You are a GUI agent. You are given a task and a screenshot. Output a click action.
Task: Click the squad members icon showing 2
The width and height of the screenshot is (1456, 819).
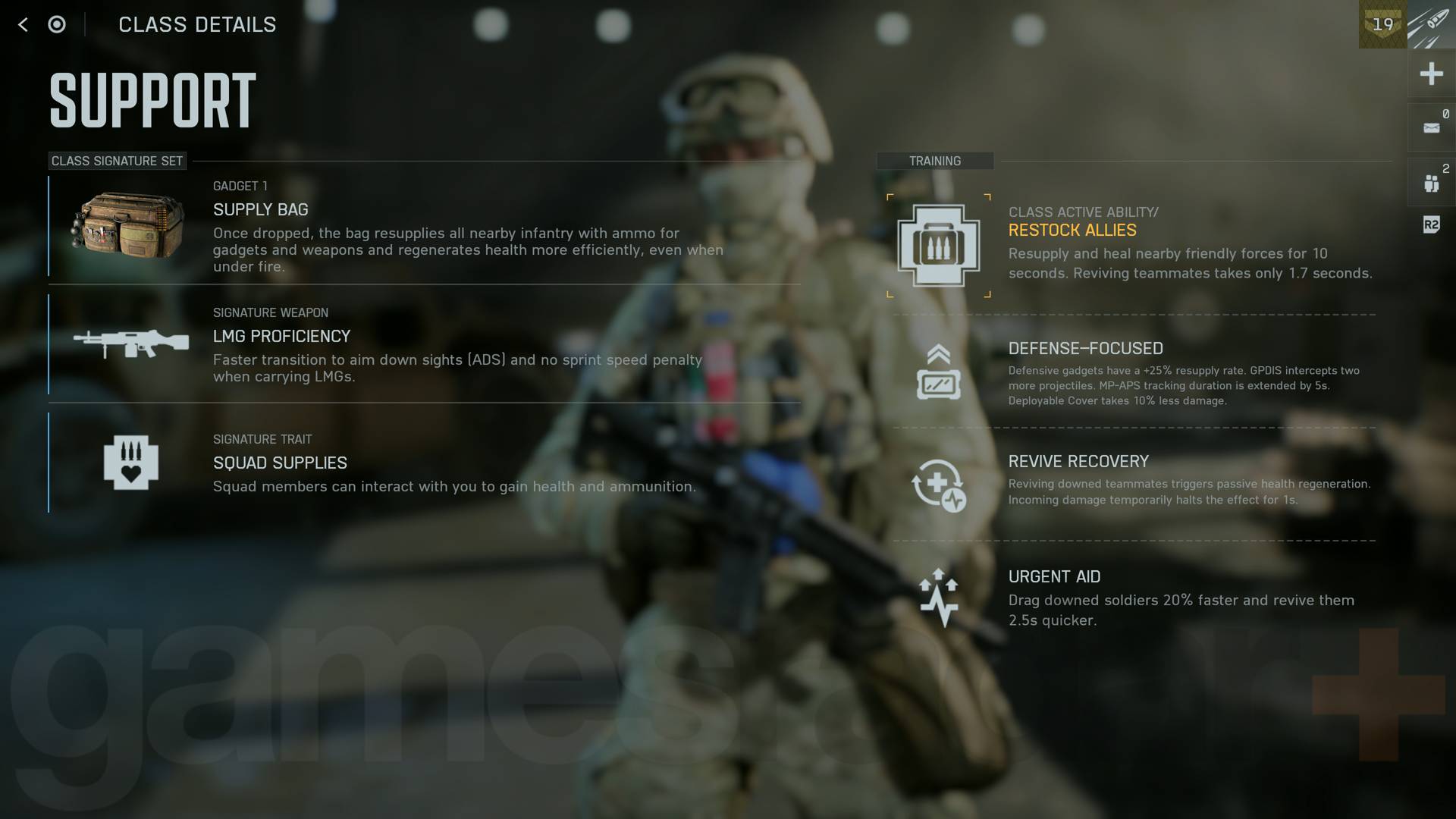point(1432,180)
